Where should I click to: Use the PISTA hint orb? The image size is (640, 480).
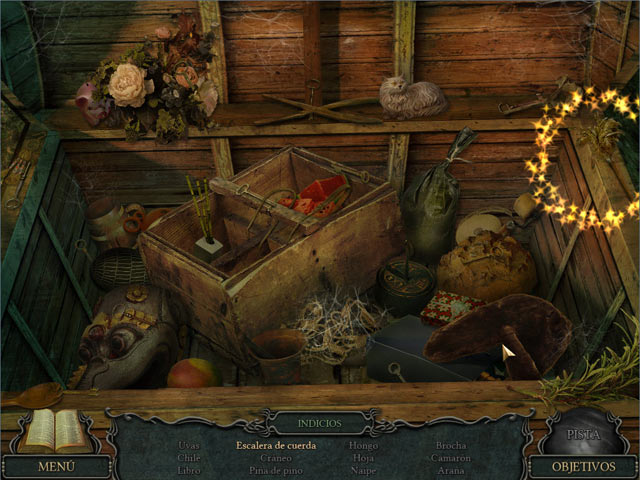[x=583, y=432]
